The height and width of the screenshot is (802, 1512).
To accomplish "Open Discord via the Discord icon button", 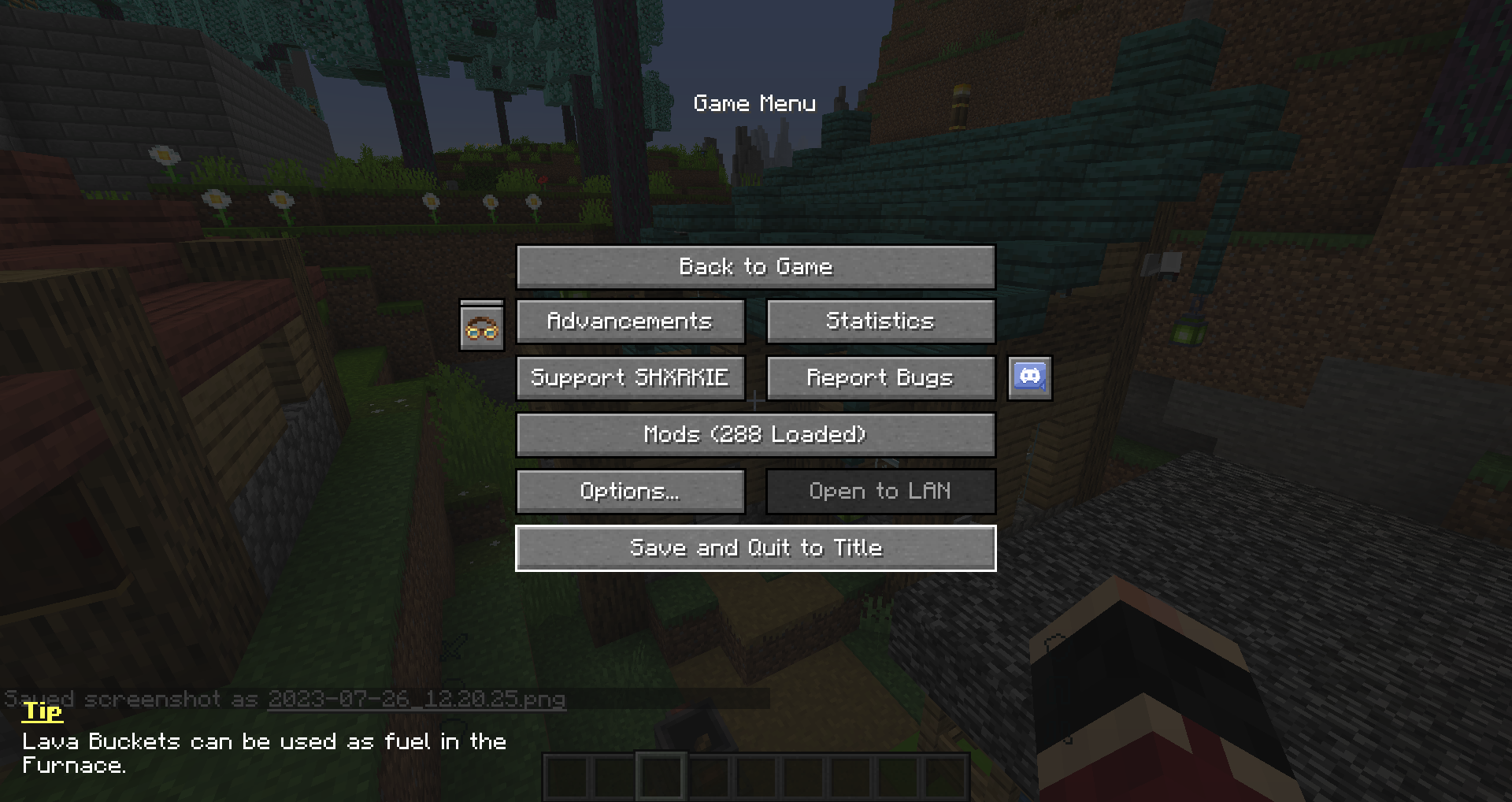I will coord(1030,378).
